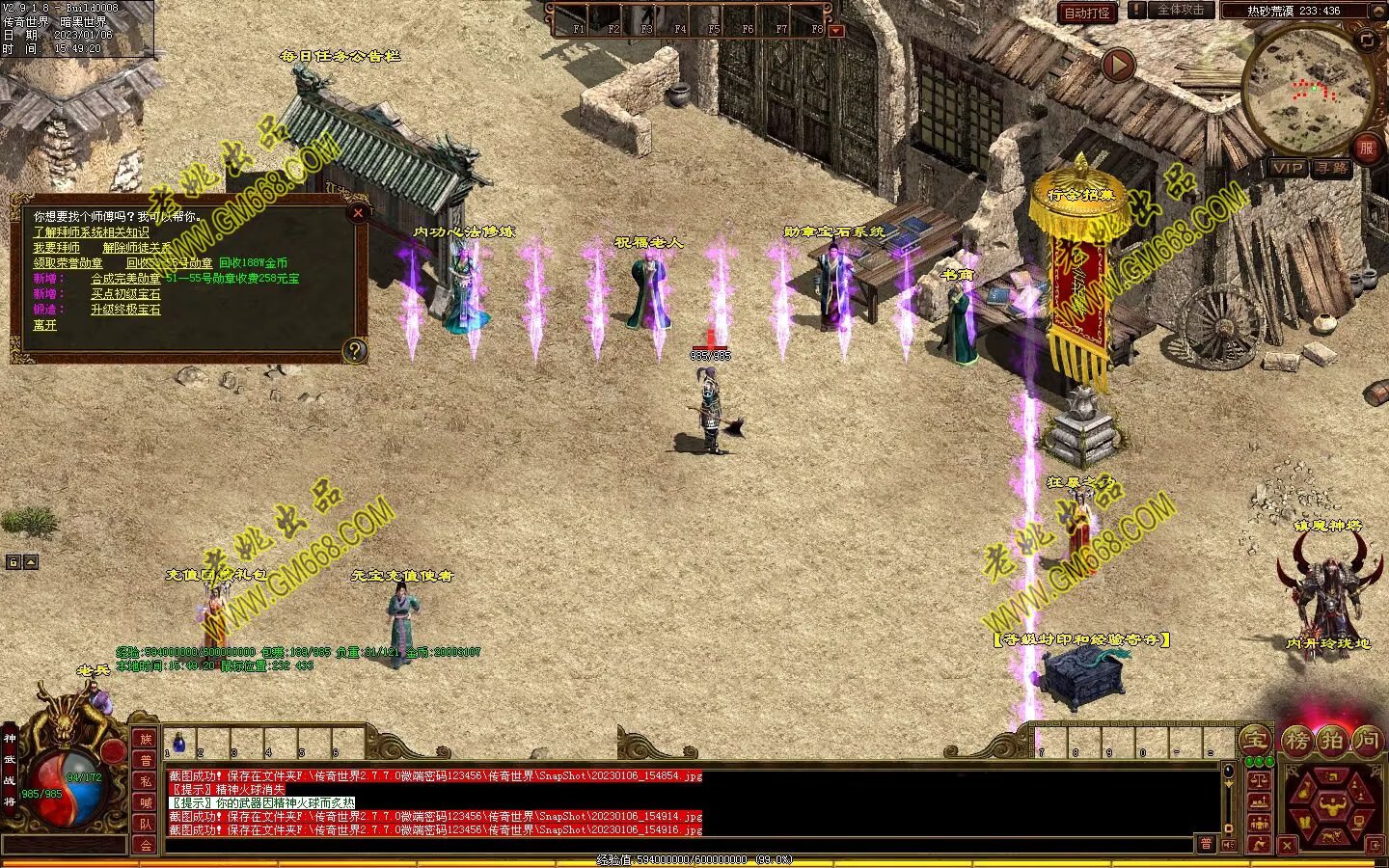Open the dialog's question mark help button

(x=355, y=350)
